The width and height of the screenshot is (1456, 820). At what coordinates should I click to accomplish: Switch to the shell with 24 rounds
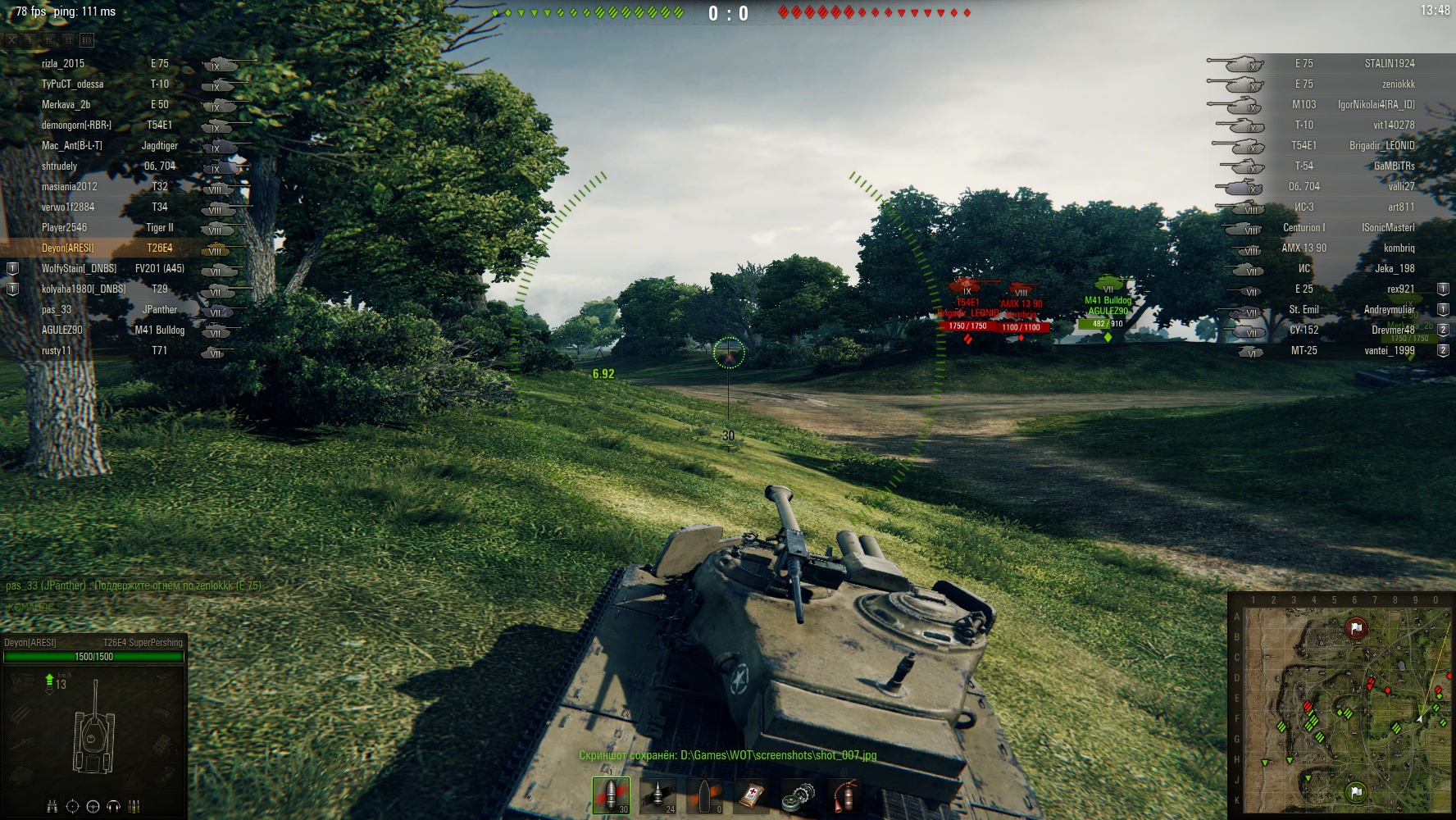tap(658, 795)
